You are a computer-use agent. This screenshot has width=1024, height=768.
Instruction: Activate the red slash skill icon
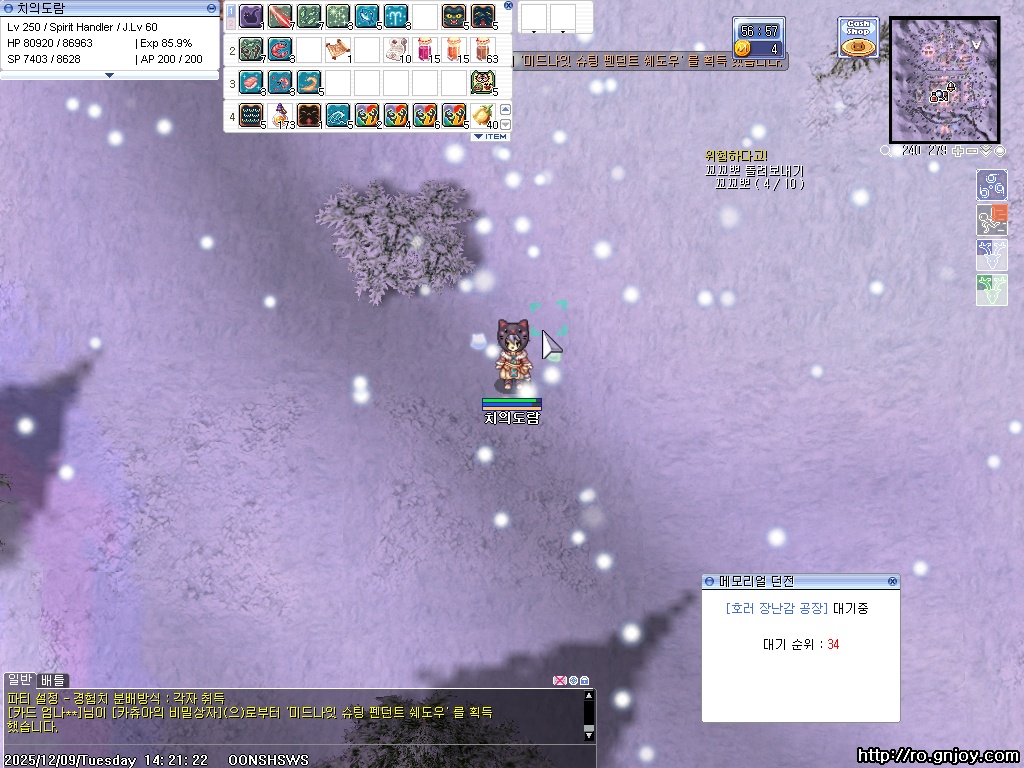coord(280,16)
